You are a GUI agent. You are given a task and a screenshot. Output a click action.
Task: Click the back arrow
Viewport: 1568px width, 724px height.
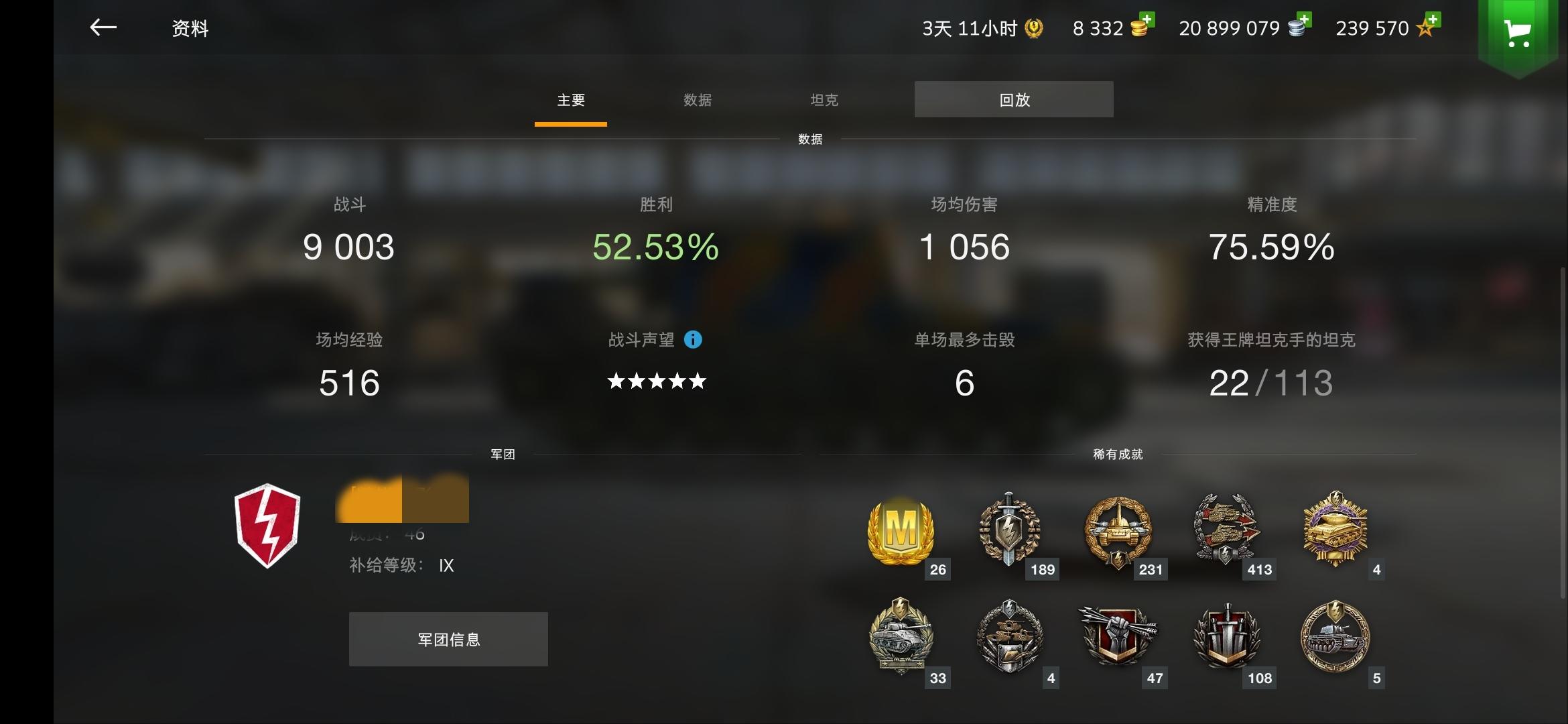pos(104,28)
